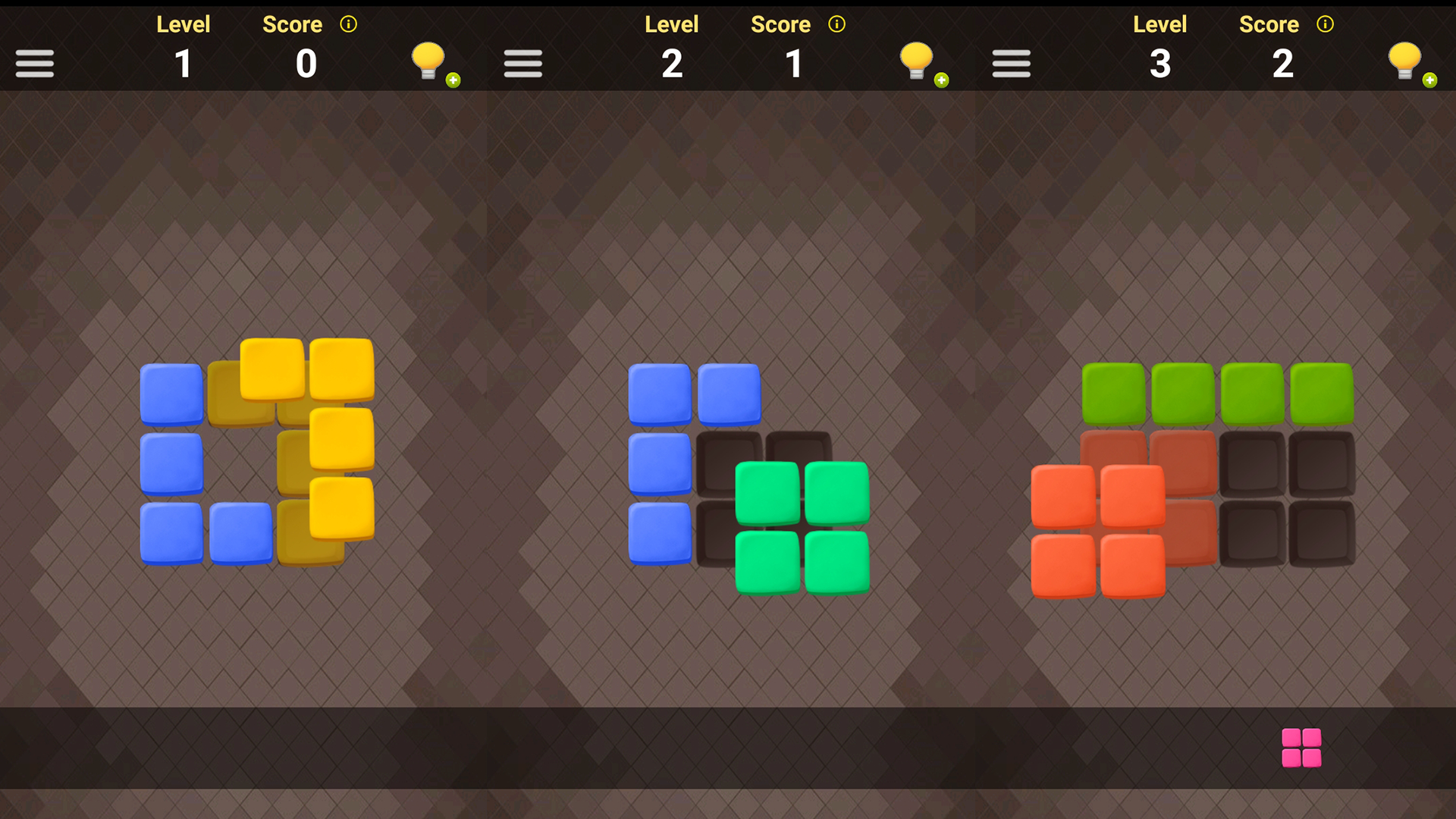Select a blue block in the Level 1 puzzle

pos(171,464)
